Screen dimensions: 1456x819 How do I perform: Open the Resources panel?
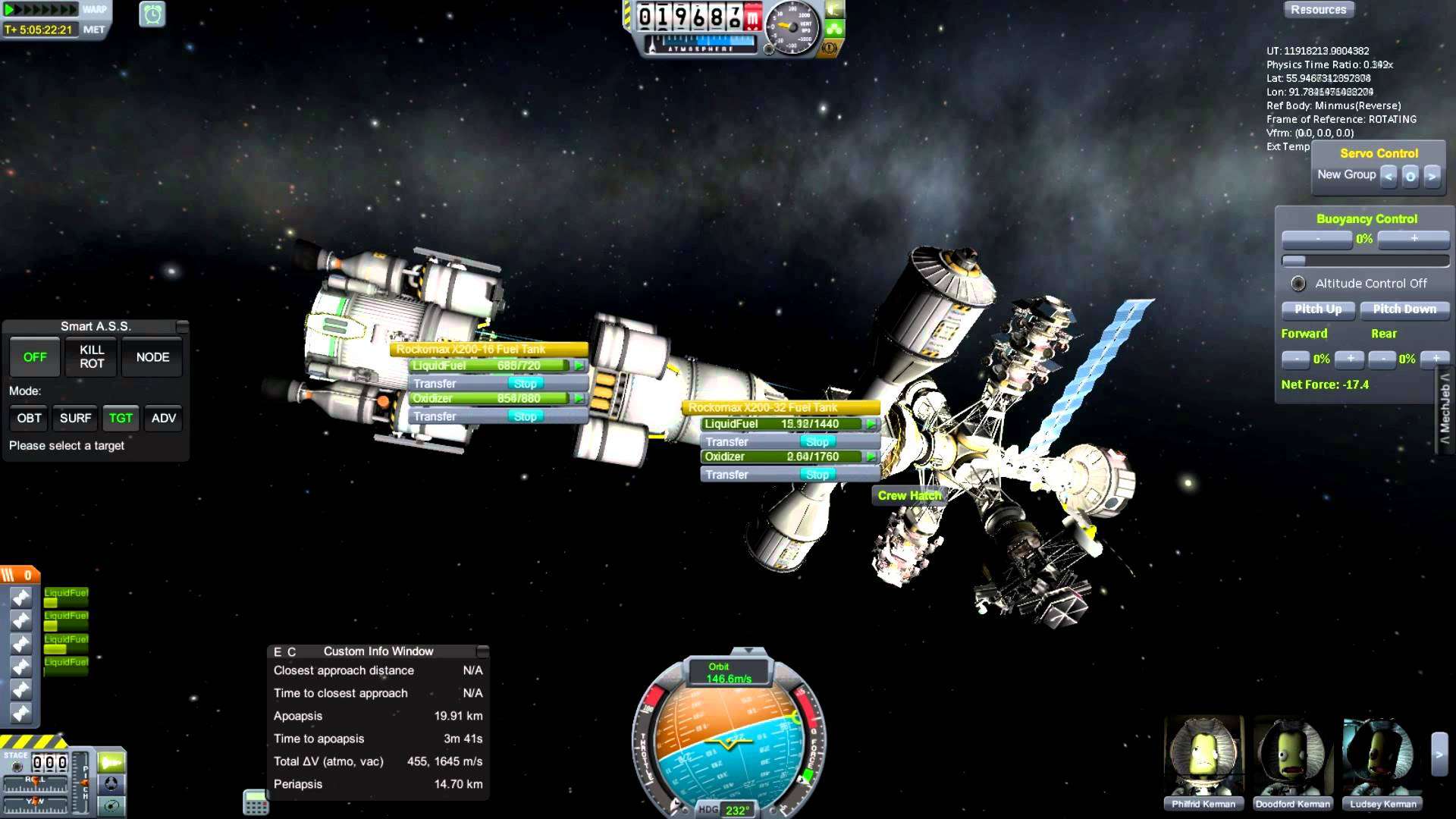(1318, 9)
